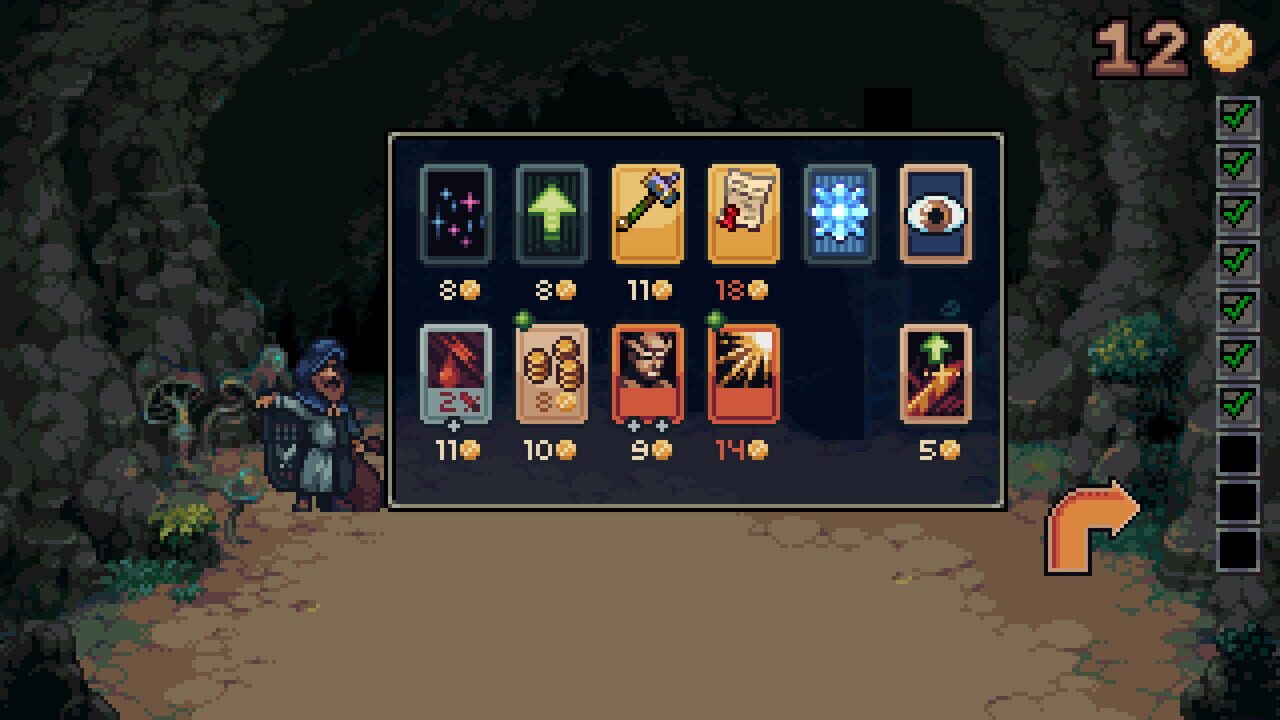Select the coin pile card costing 10

pos(551,375)
